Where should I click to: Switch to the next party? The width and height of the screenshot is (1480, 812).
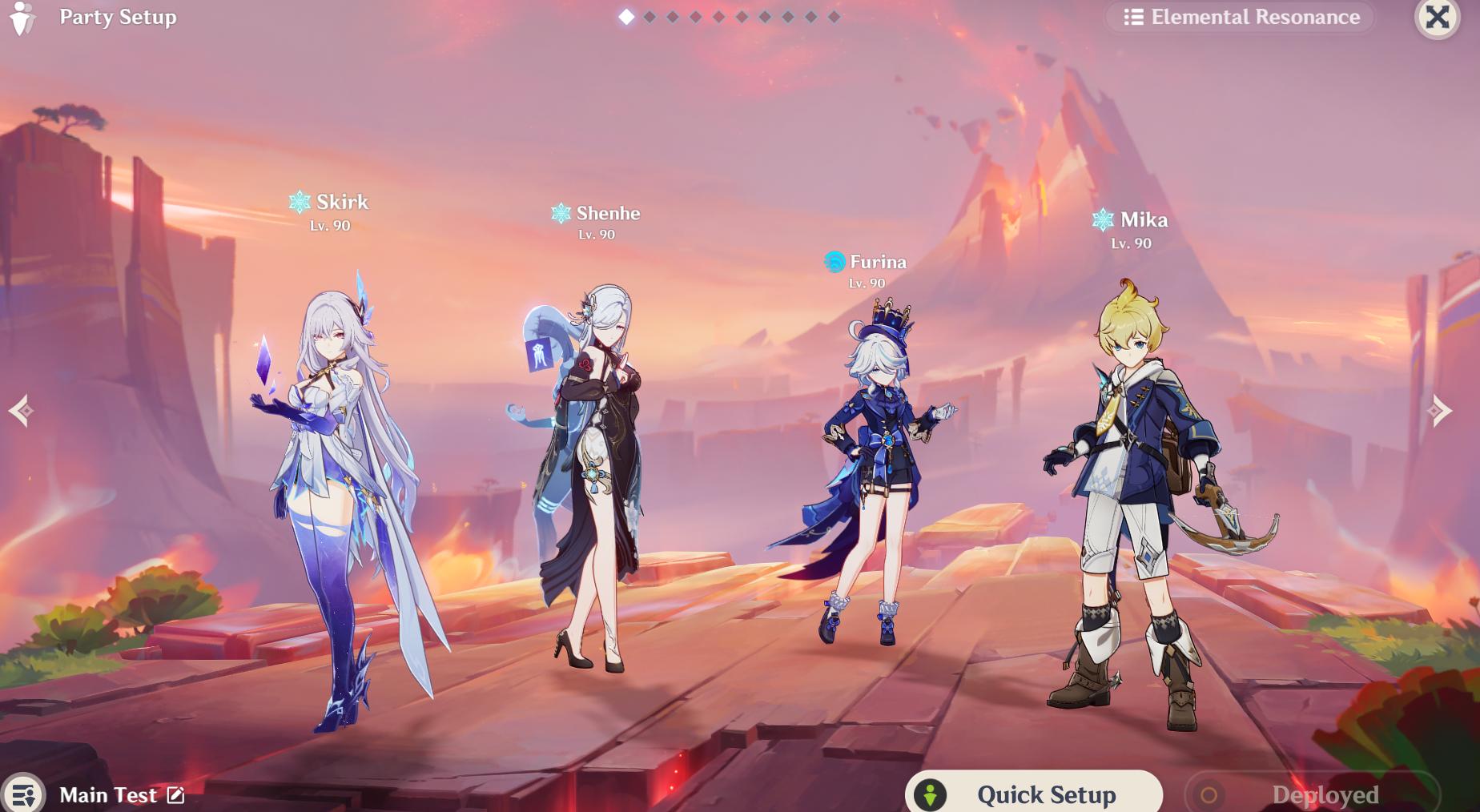(x=1441, y=411)
